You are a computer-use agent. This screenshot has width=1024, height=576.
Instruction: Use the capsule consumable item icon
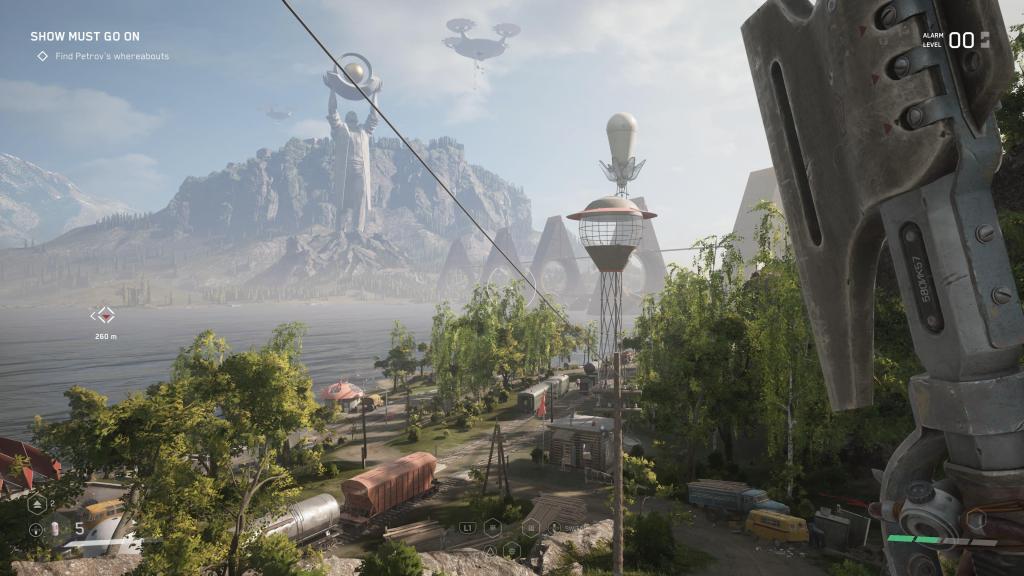click(56, 528)
